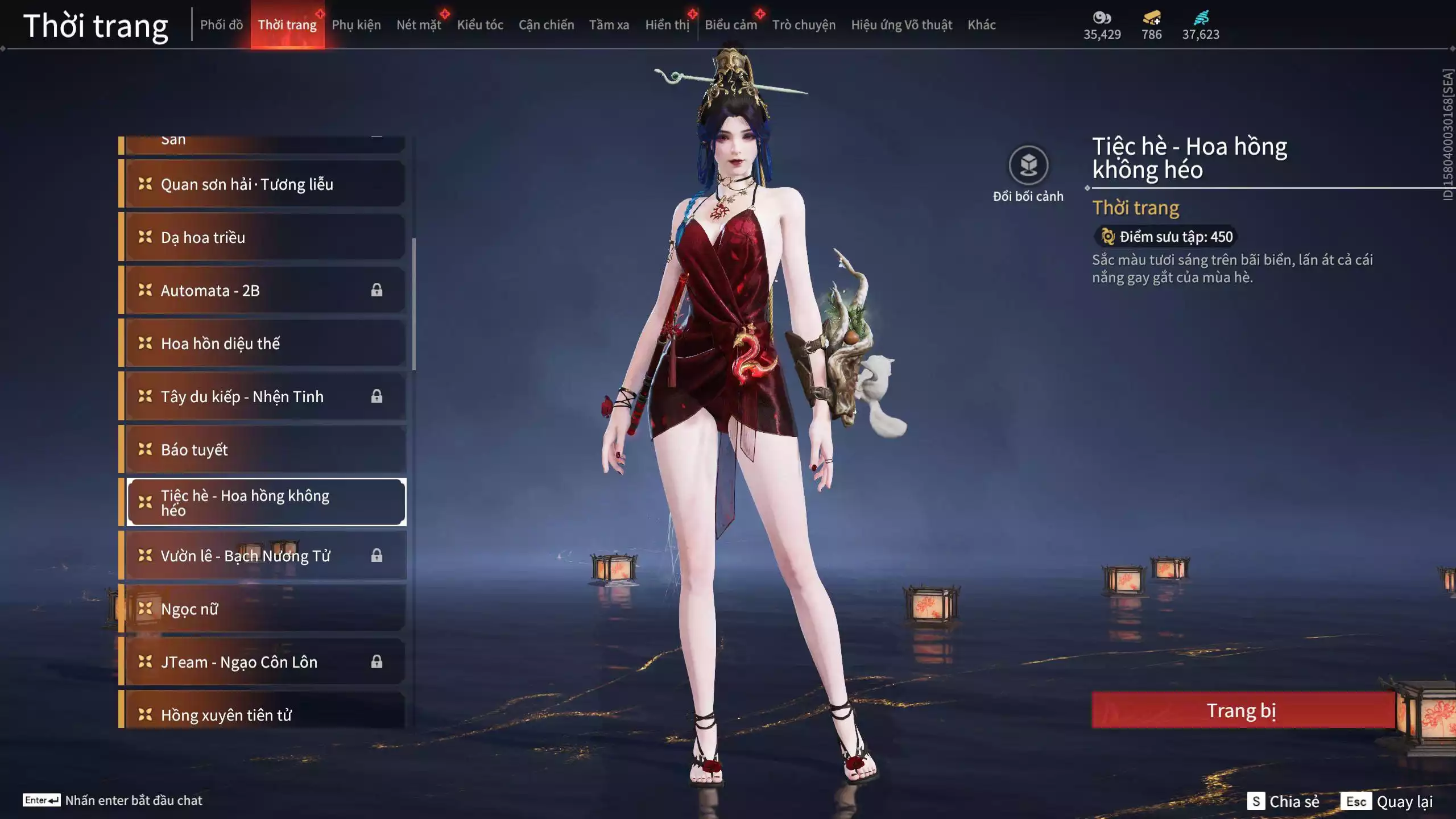Click the lock on Tây du kiếp - Nhện Tinh
1456x819 pixels.
click(x=377, y=396)
